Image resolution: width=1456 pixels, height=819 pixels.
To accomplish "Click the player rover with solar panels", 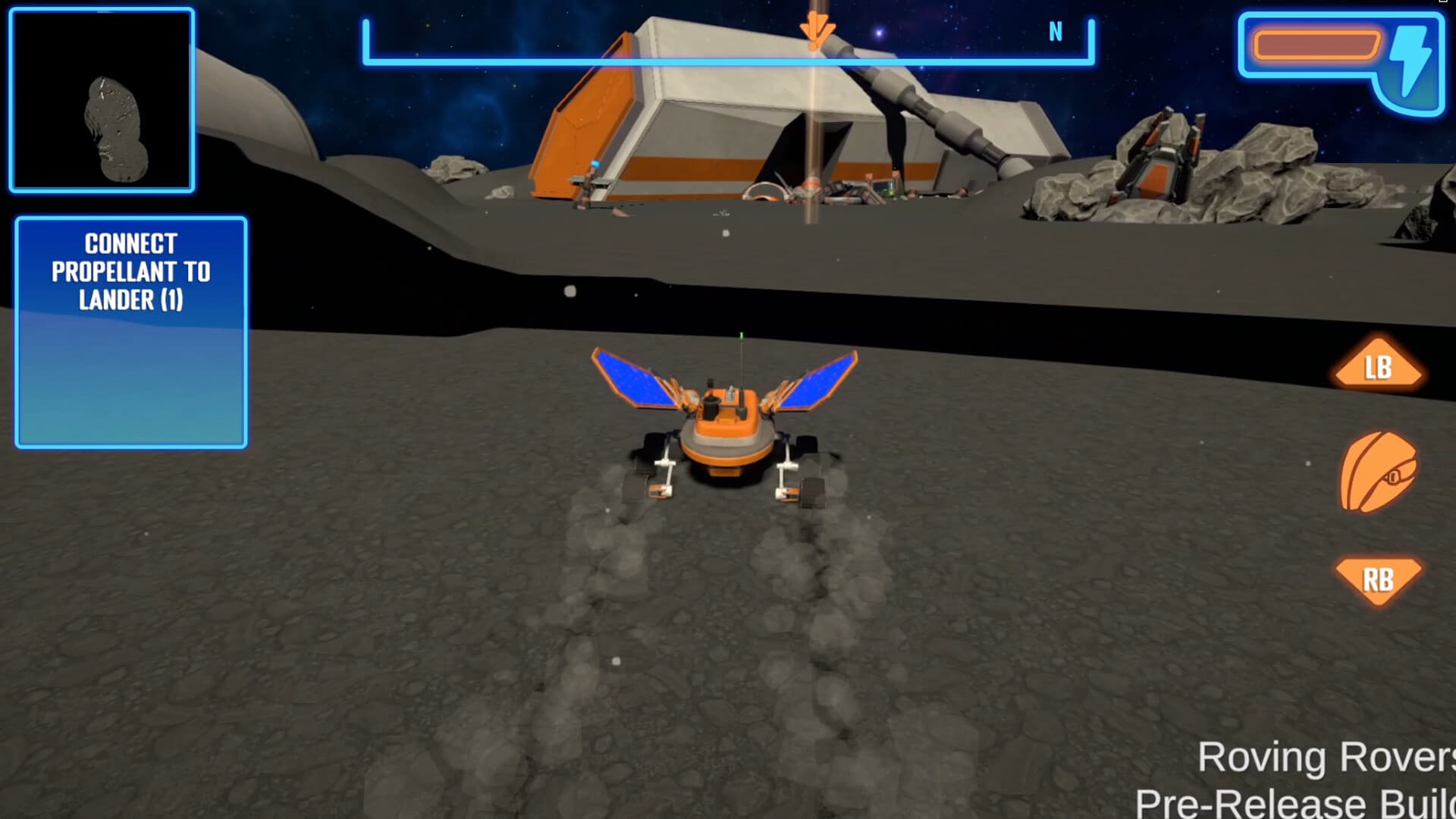I will pos(728,428).
